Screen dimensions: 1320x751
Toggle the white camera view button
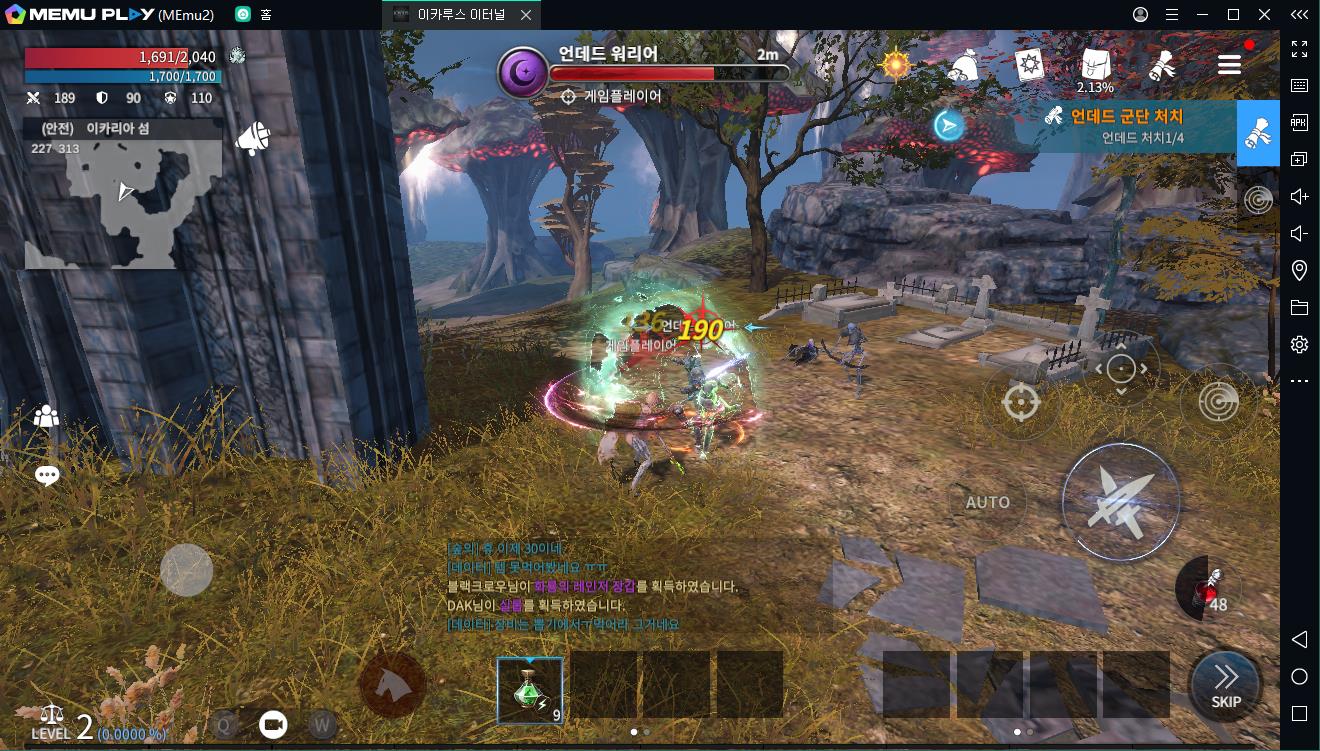[273, 724]
